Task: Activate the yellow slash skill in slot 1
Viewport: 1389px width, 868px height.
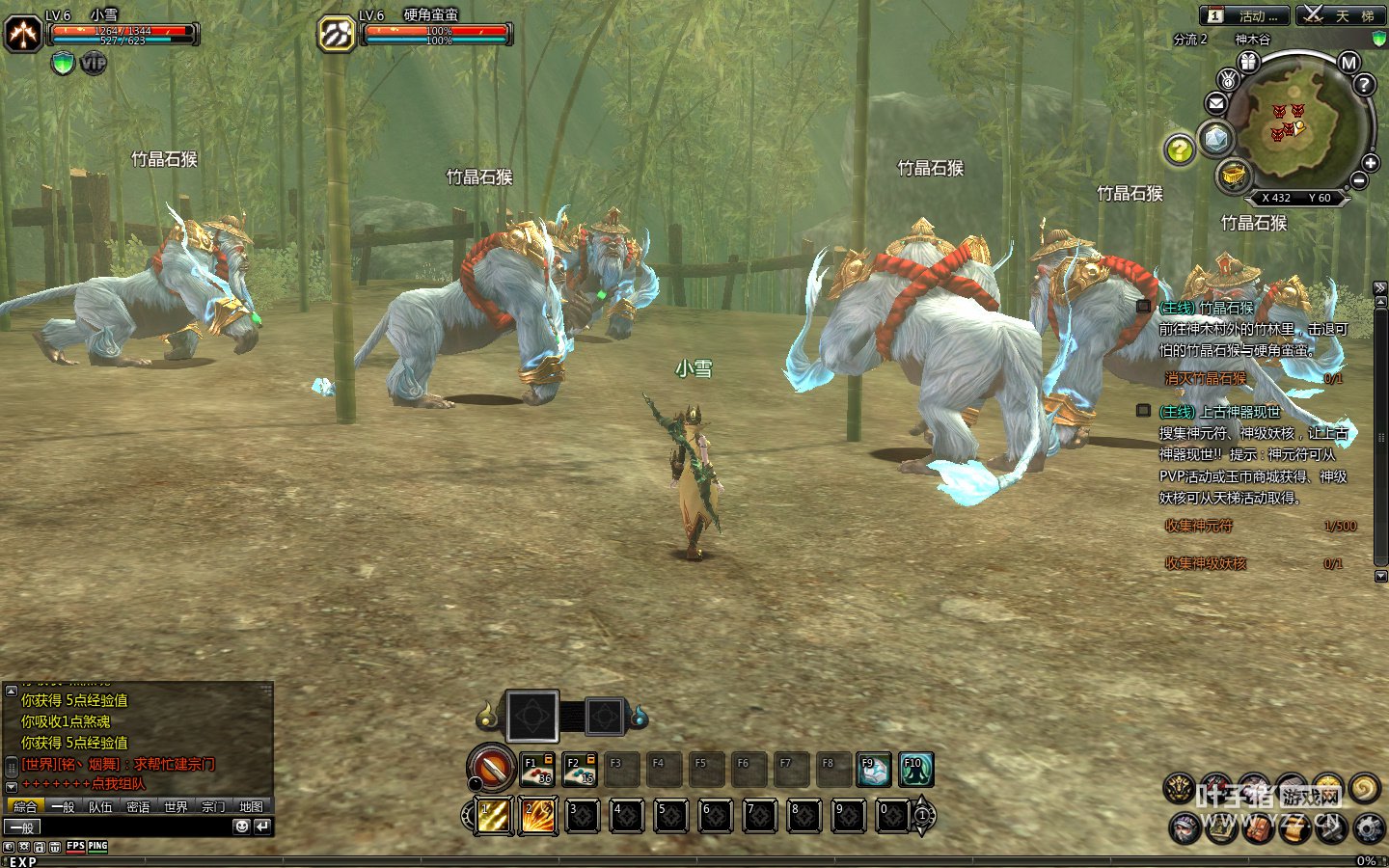Action: (x=495, y=816)
